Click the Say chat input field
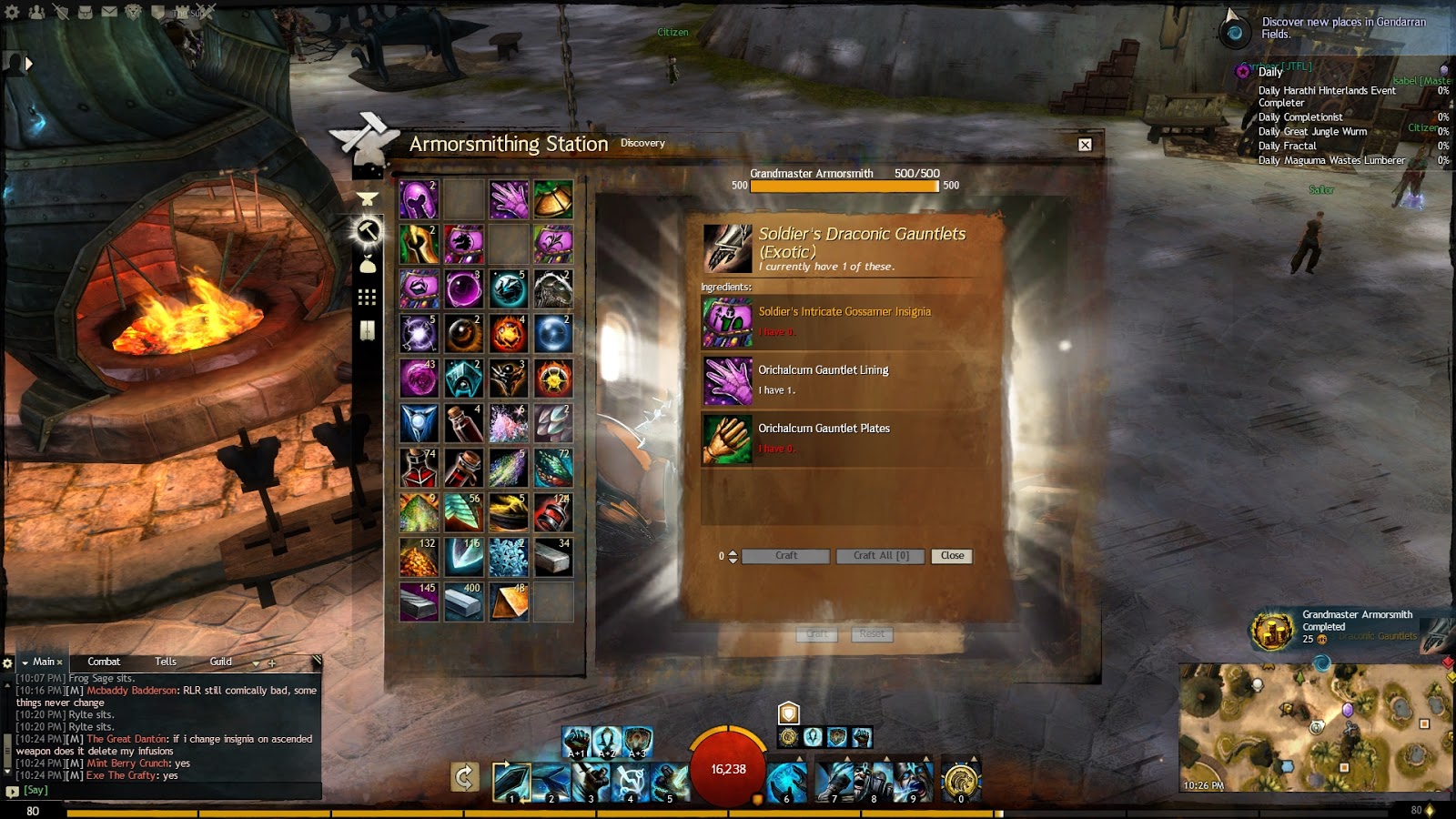The height and width of the screenshot is (819, 1456). pyautogui.click(x=164, y=790)
